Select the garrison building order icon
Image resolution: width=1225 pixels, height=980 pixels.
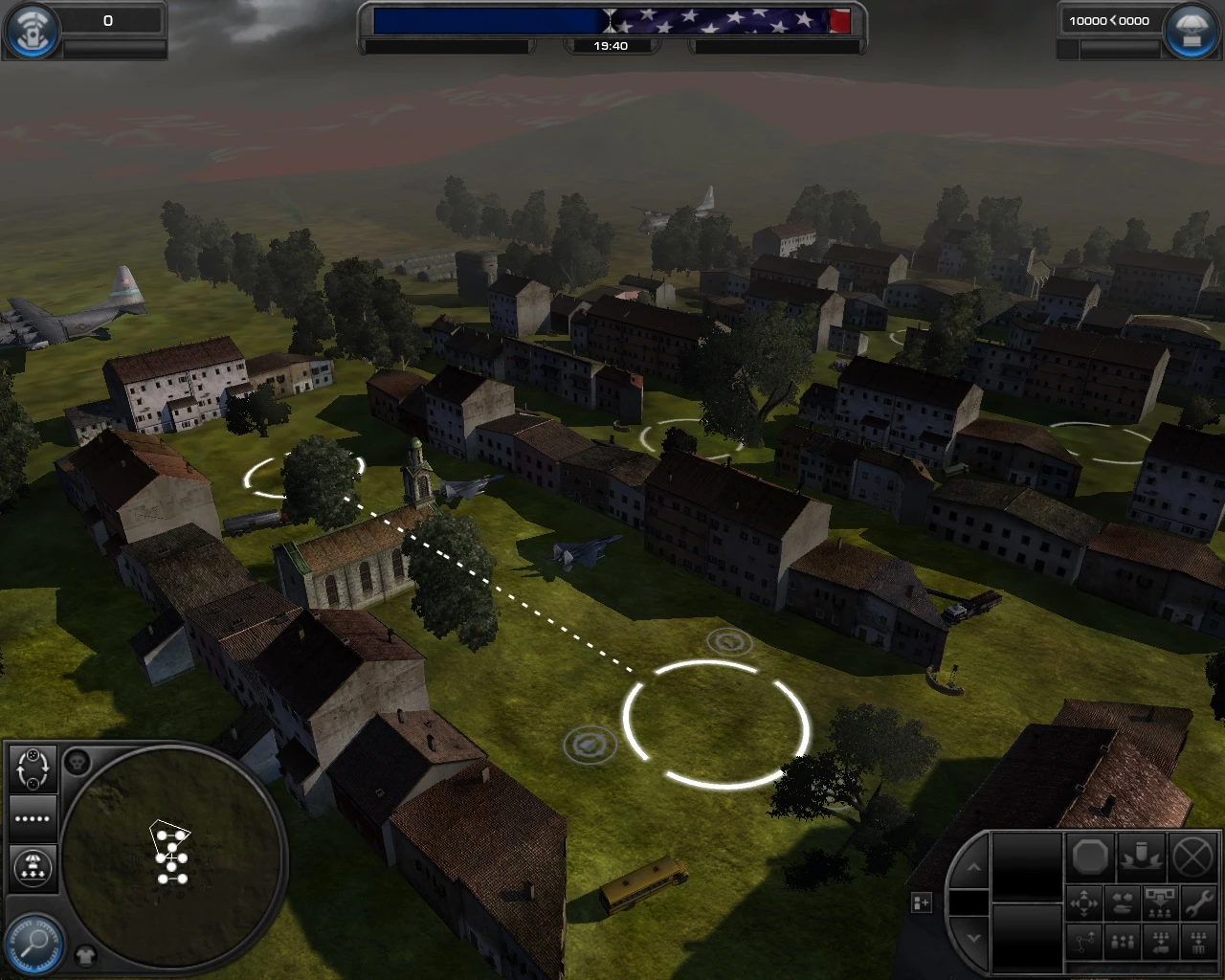click(1198, 943)
